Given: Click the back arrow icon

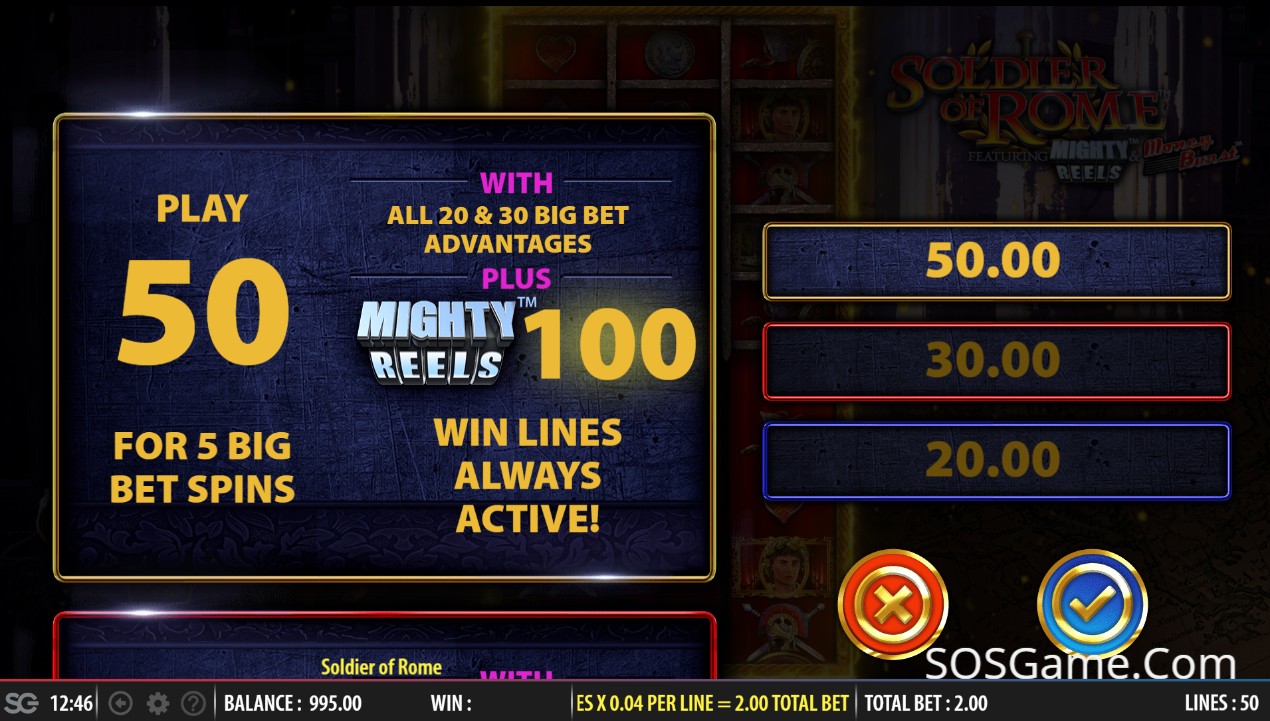Looking at the screenshot, I should [120, 703].
